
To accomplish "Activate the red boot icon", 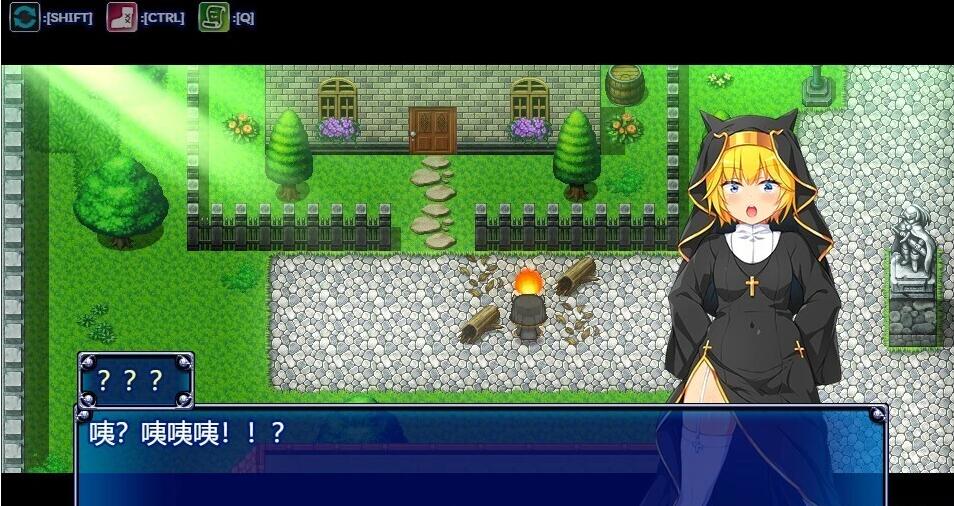I will pyautogui.click(x=121, y=17).
